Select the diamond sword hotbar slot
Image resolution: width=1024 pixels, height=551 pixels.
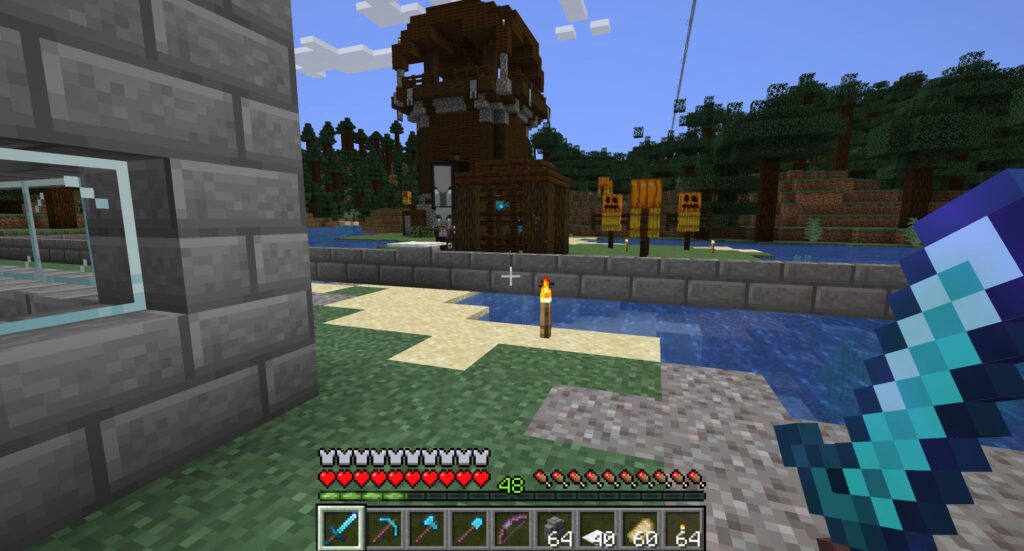[340, 527]
